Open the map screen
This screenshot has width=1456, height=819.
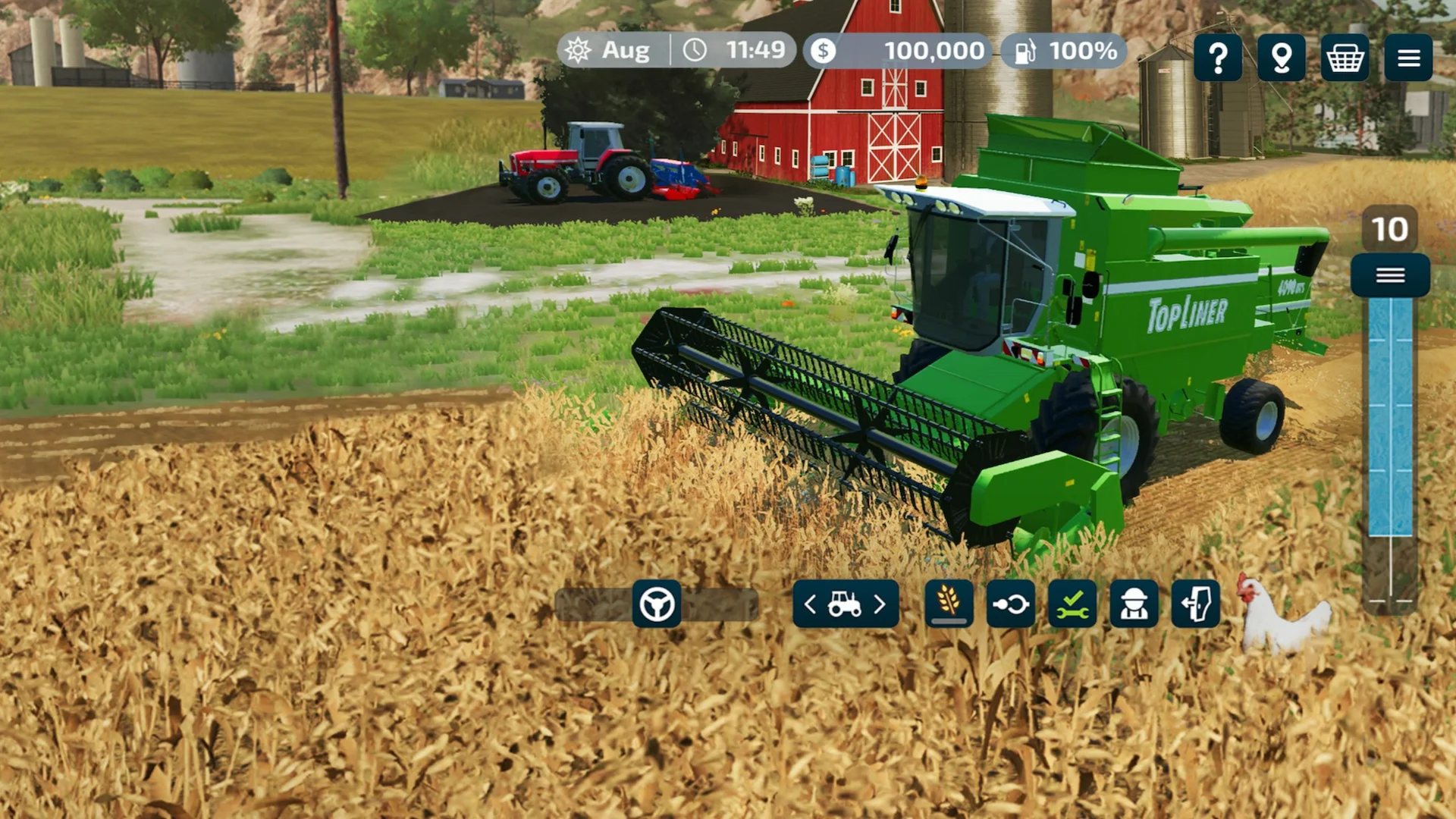[x=1281, y=58]
